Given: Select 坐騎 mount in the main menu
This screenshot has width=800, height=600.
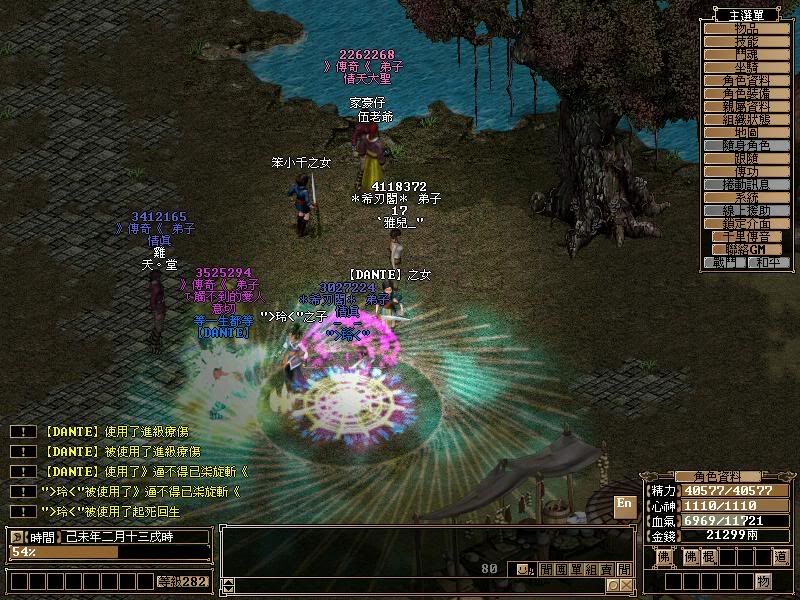Looking at the screenshot, I should tap(747, 67).
